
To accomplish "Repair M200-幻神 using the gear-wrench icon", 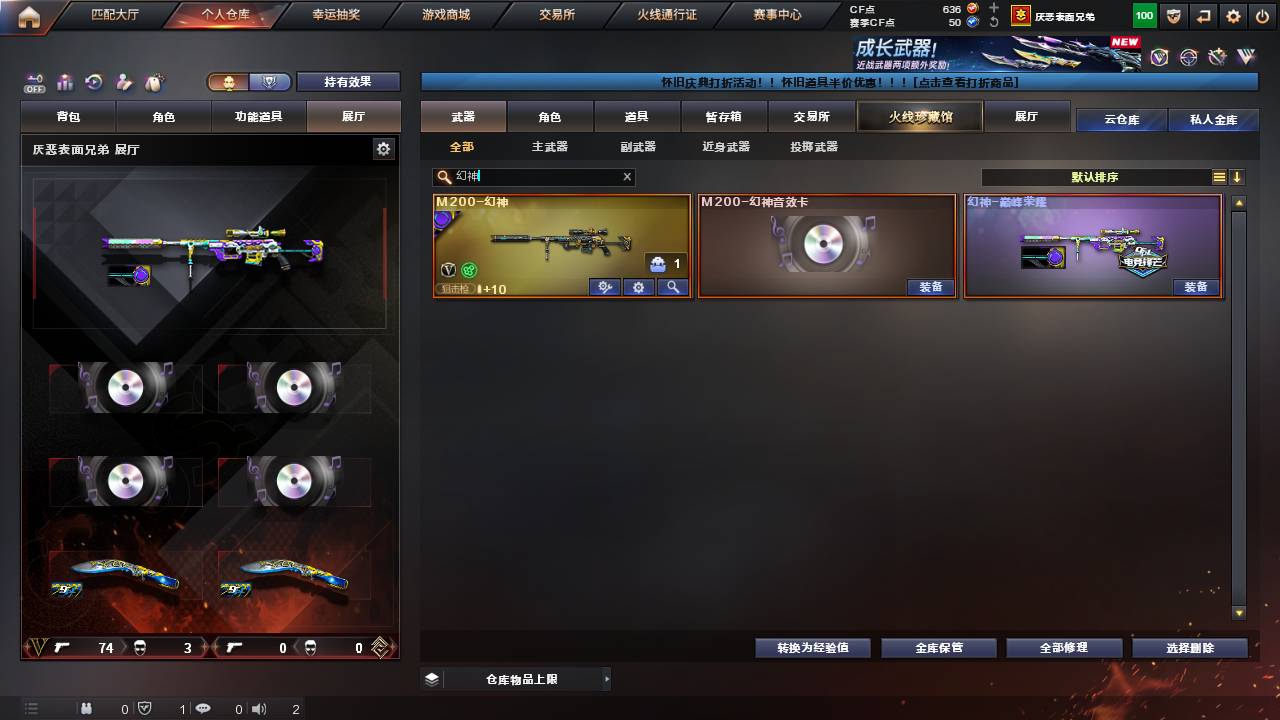I will point(604,287).
